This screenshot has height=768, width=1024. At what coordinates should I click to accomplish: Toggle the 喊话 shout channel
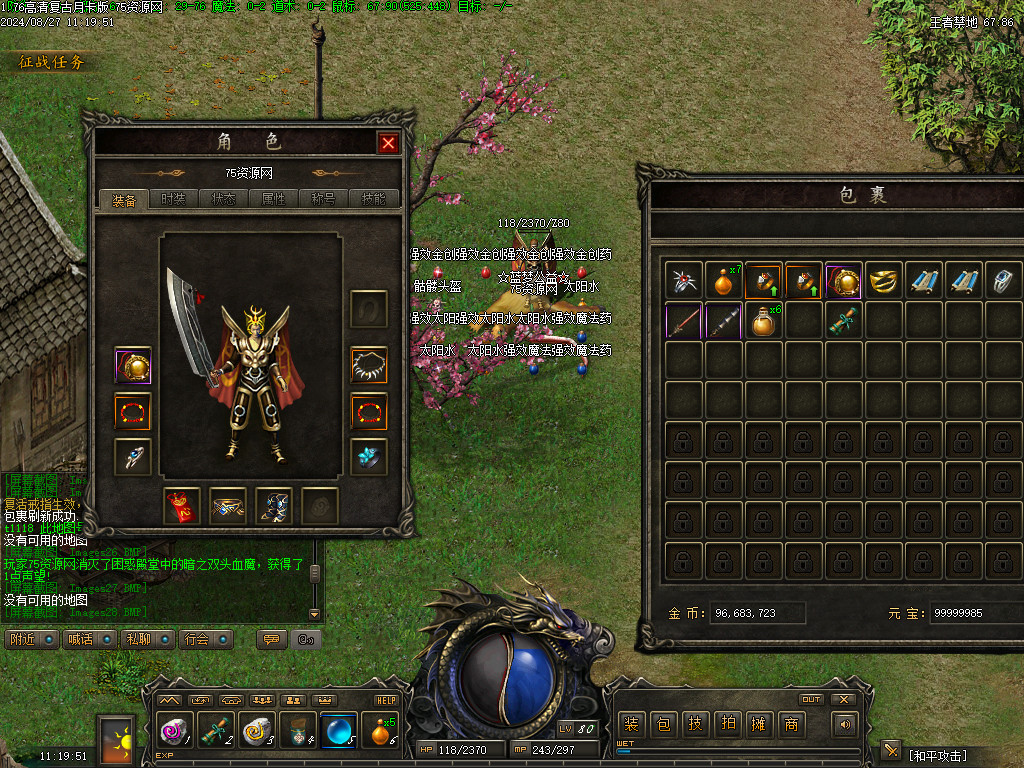tap(89, 639)
